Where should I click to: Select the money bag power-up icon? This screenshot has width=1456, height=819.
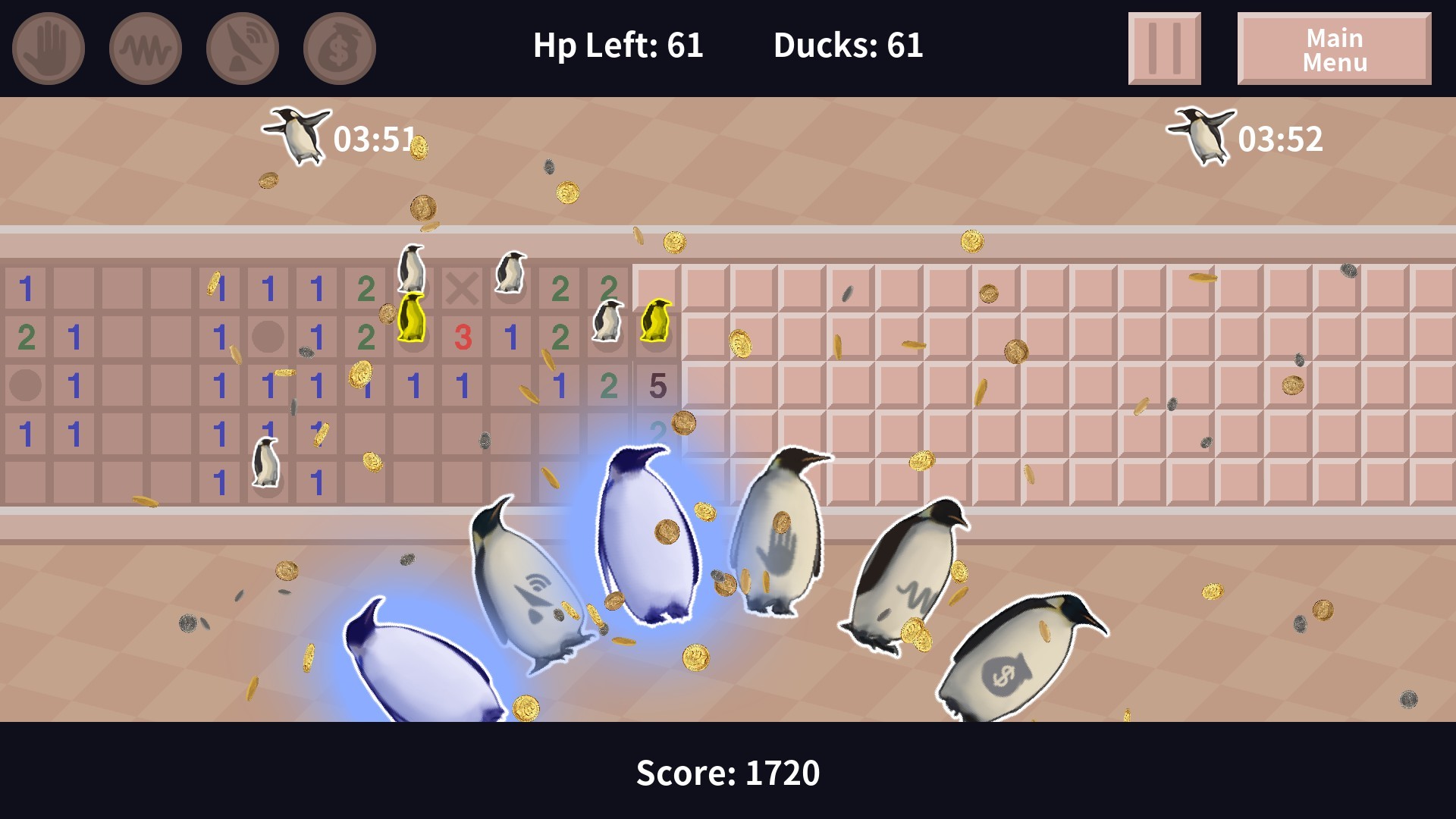pyautogui.click(x=338, y=47)
